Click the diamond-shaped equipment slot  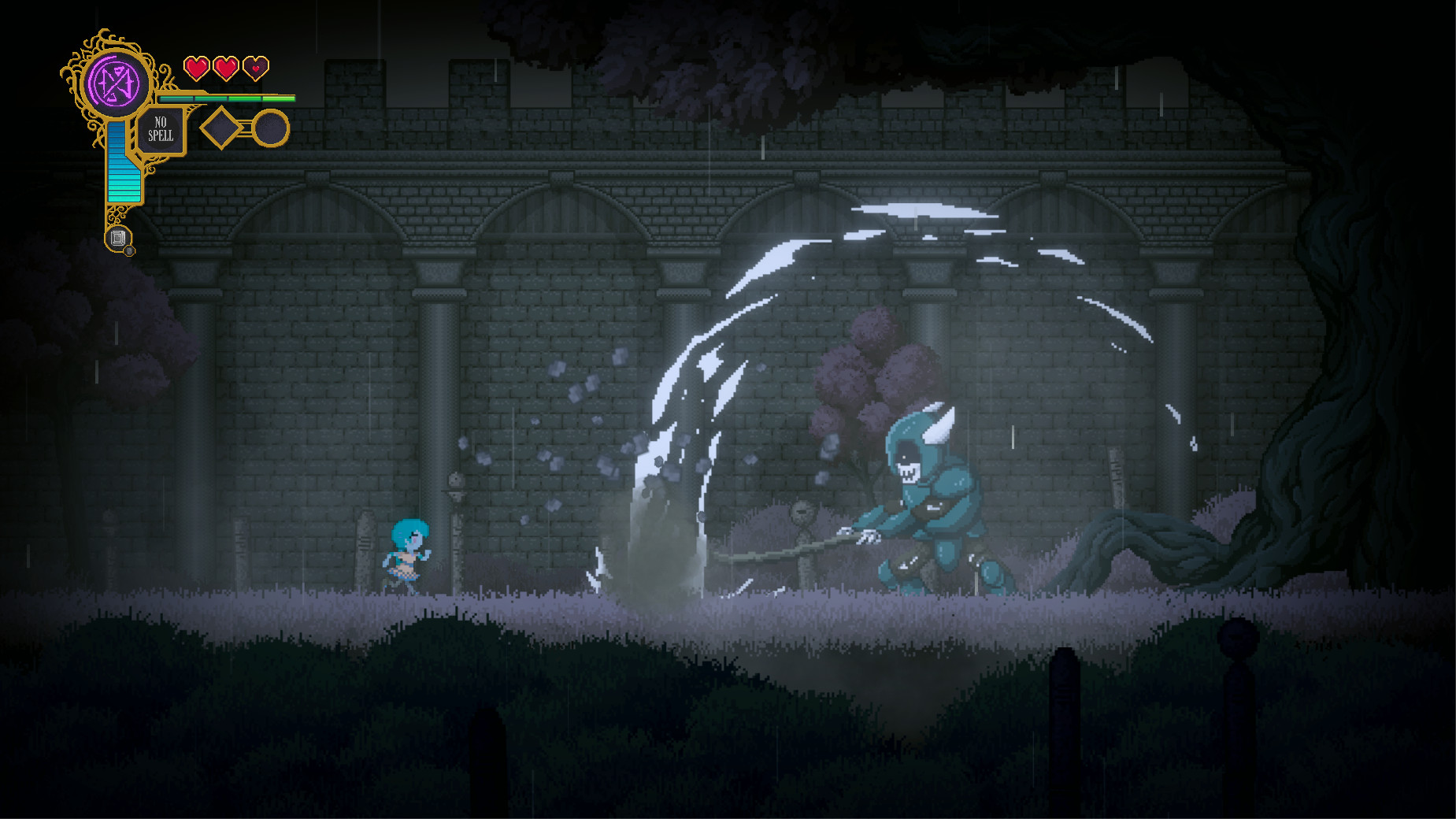pos(222,128)
